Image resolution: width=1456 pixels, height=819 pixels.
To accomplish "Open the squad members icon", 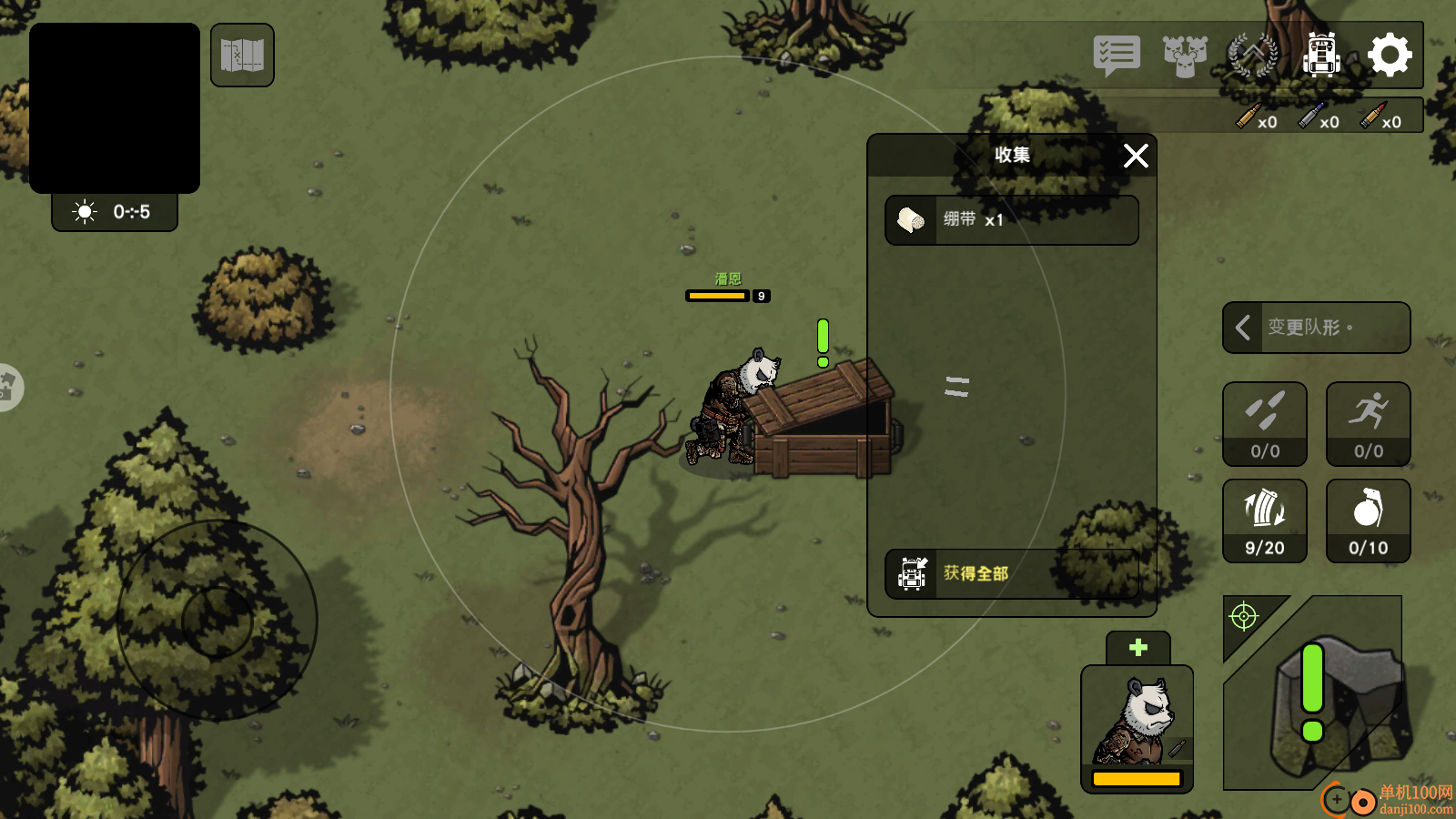I will [x=1185, y=56].
